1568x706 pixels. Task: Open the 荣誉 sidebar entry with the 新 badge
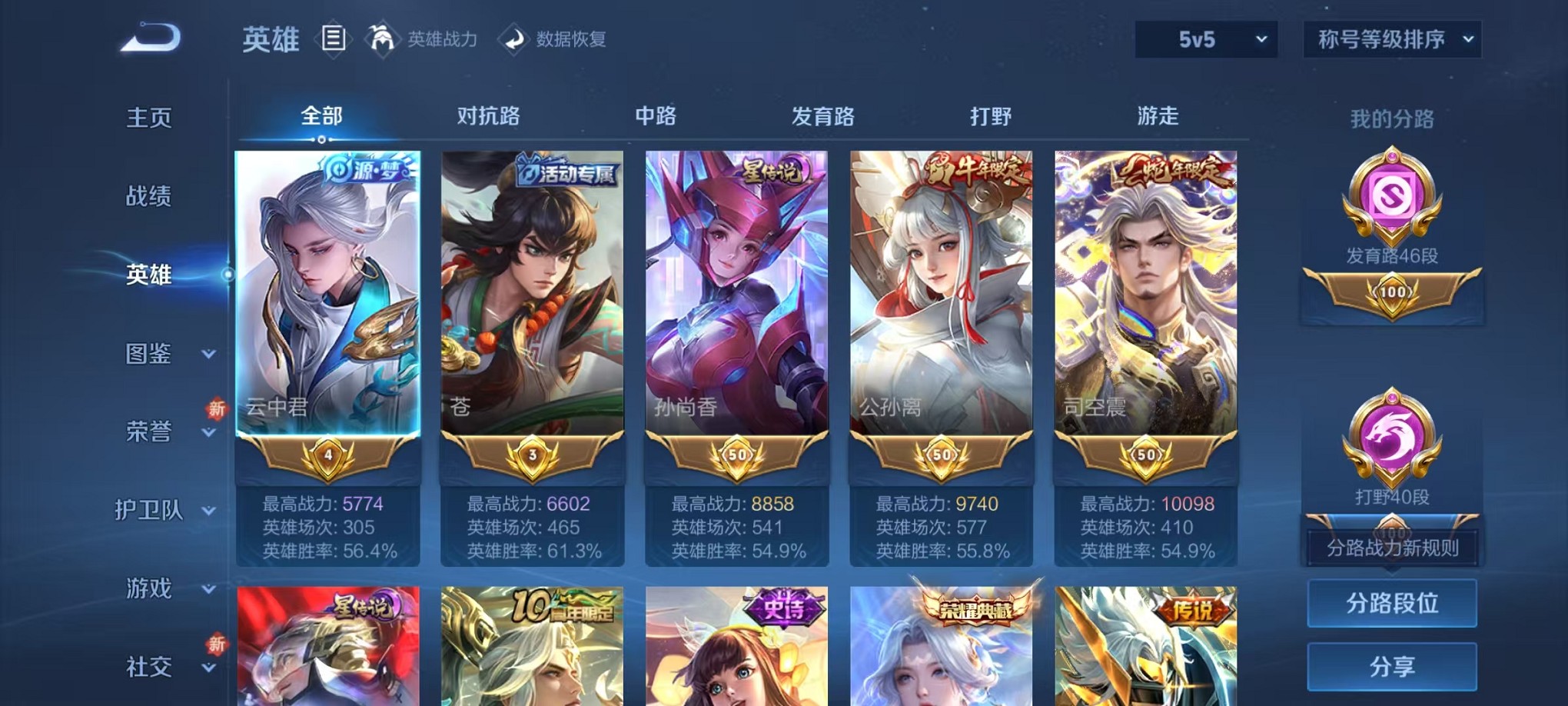151,433
